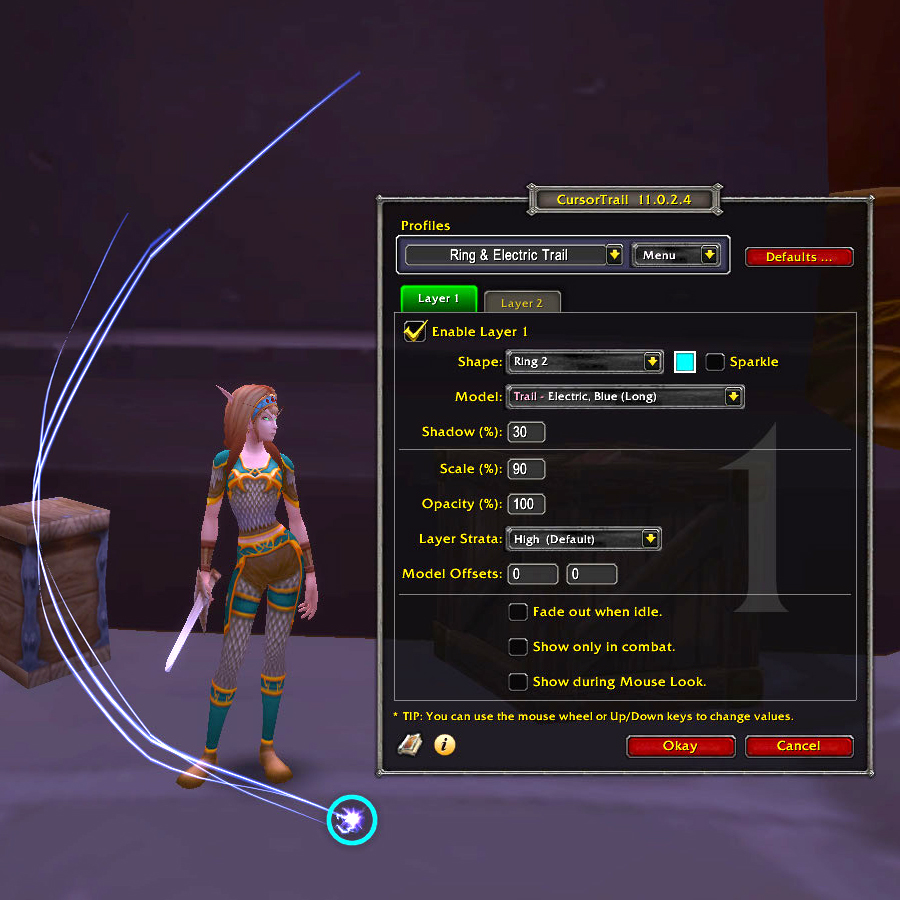The image size is (900, 900).
Task: Click the first Model Offsets field
Action: pos(533,574)
